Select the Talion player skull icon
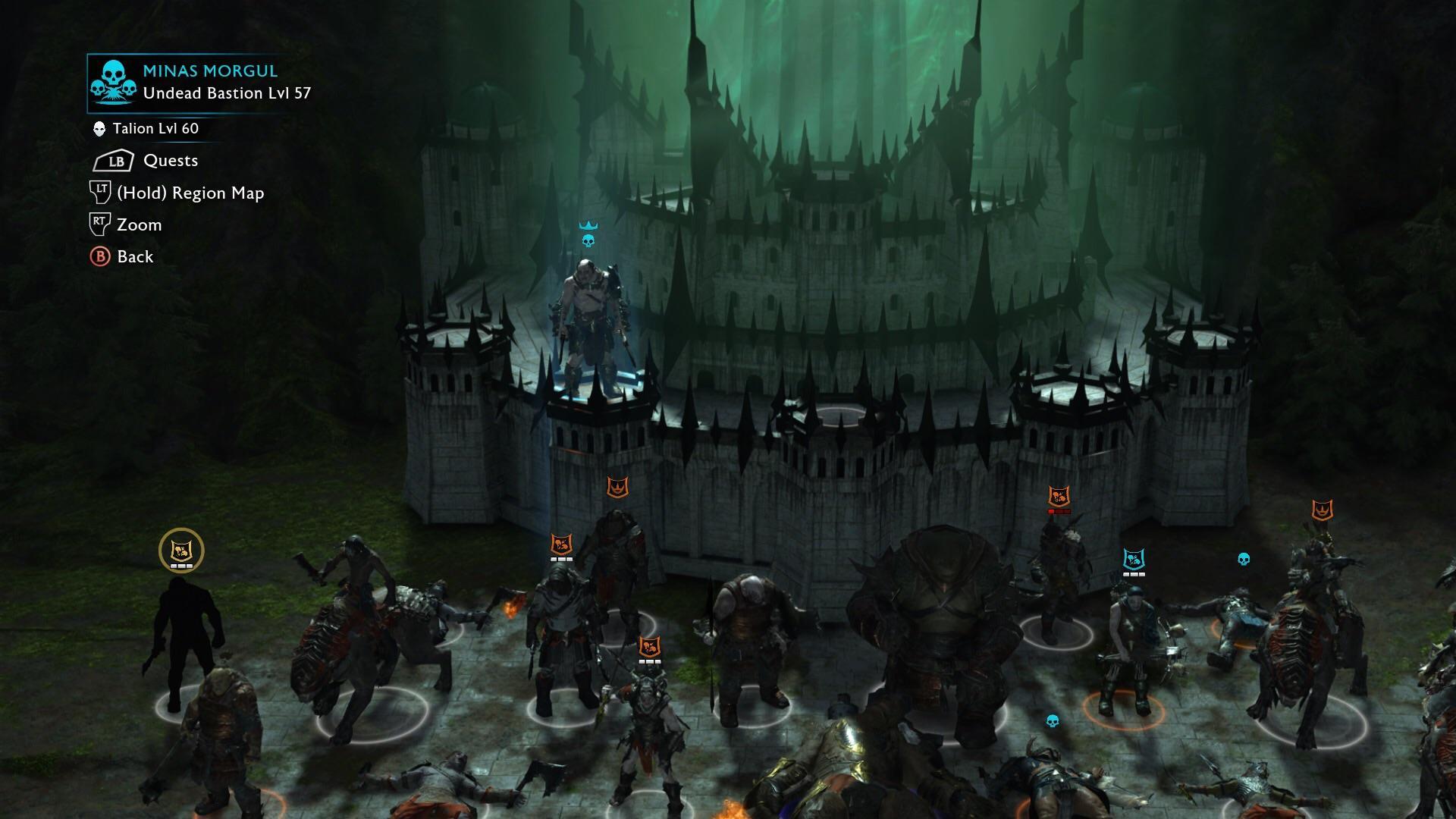The width and height of the screenshot is (1456, 819). (x=99, y=128)
